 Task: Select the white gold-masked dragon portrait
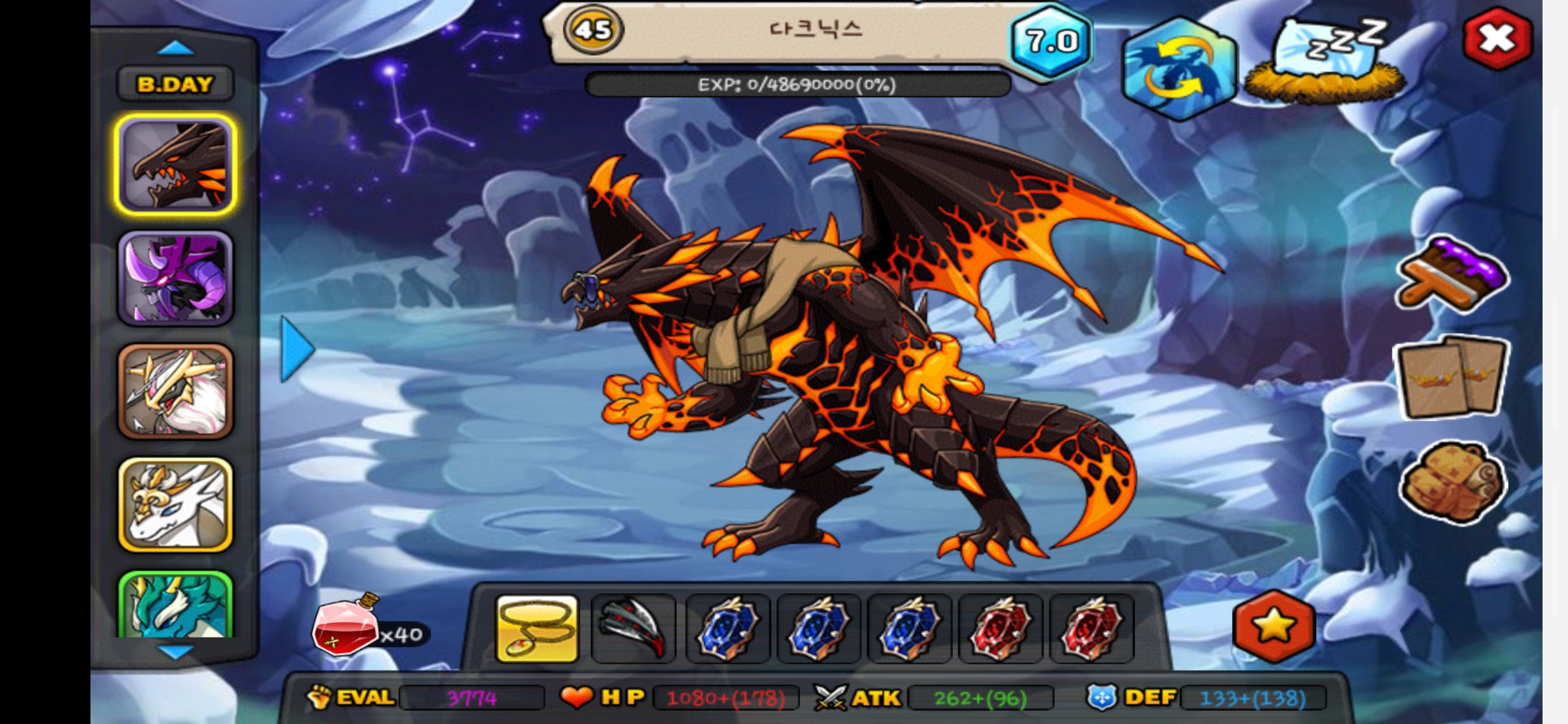[x=176, y=505]
